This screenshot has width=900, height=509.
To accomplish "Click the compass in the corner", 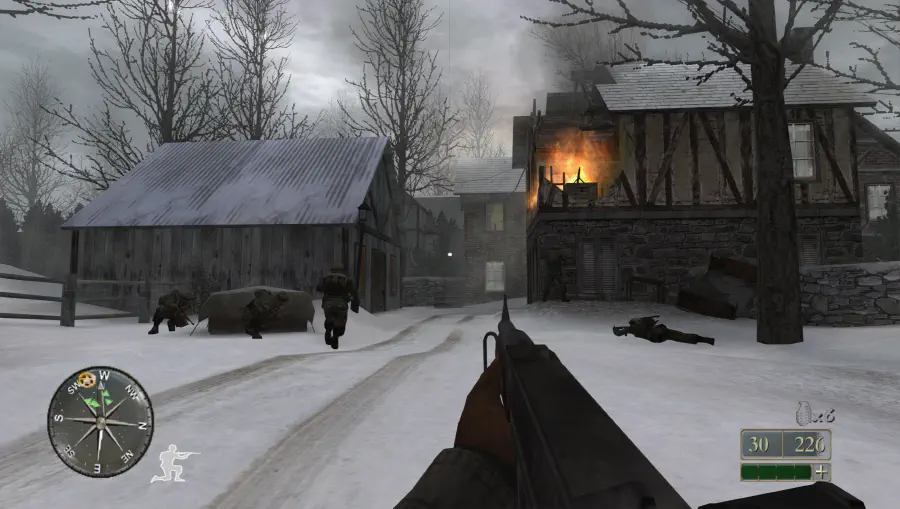I will 99,420.
